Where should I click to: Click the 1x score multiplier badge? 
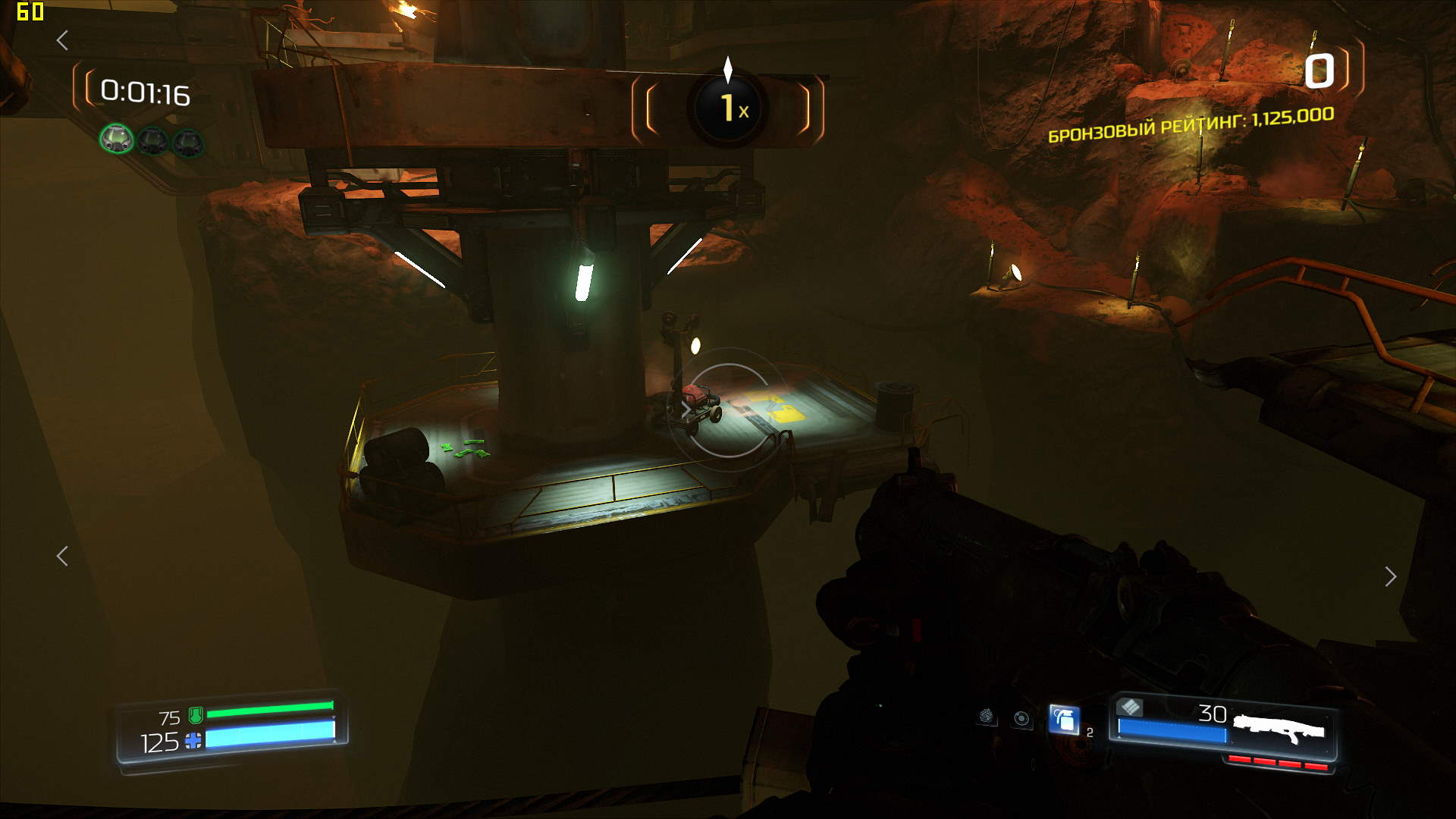(728, 108)
